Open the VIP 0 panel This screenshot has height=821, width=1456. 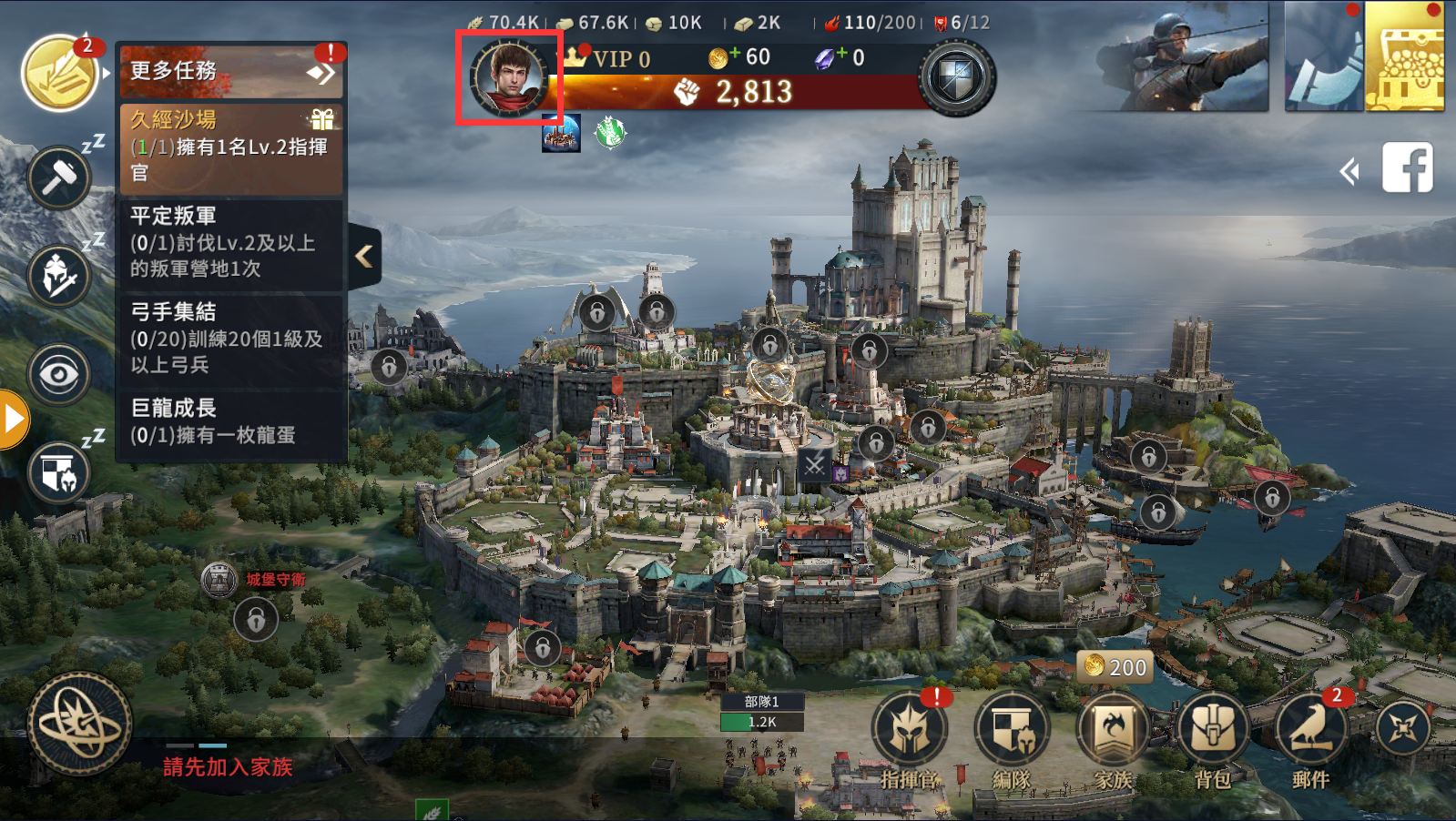[x=610, y=59]
